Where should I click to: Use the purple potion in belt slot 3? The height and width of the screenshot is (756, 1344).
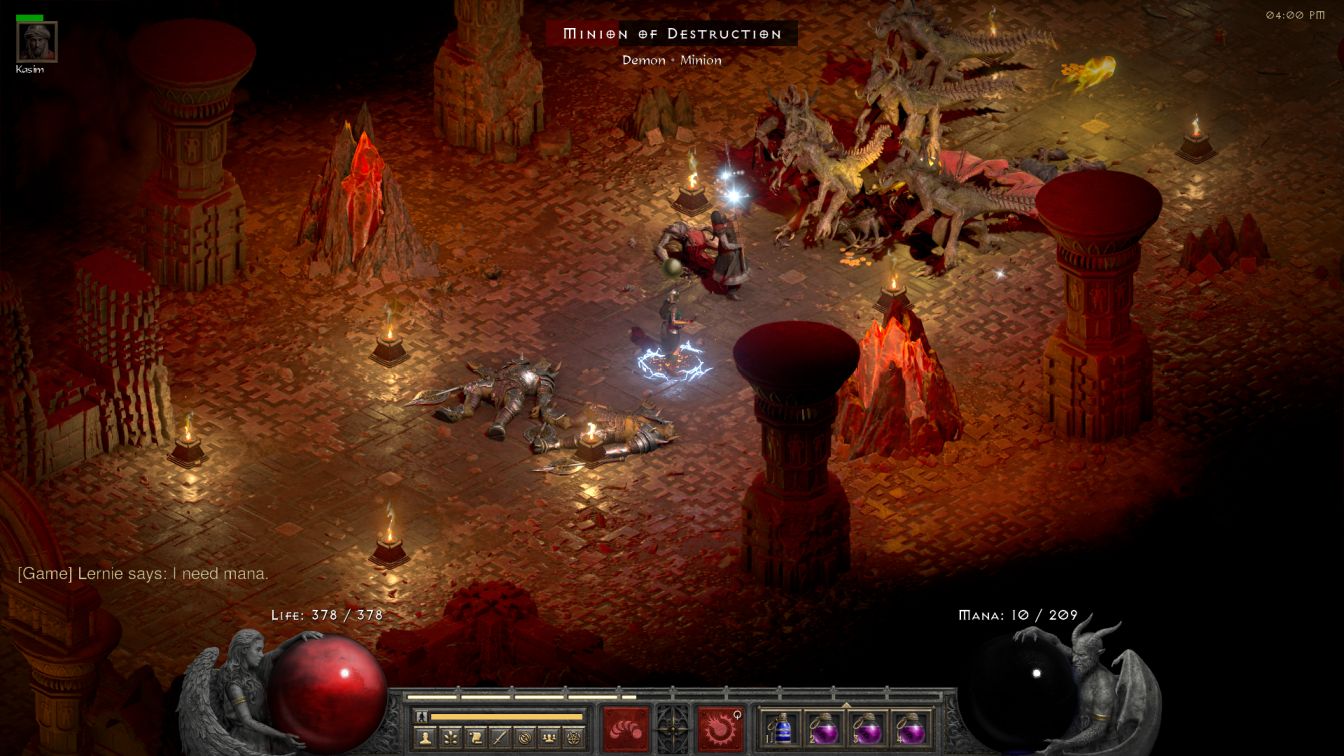(x=865, y=728)
